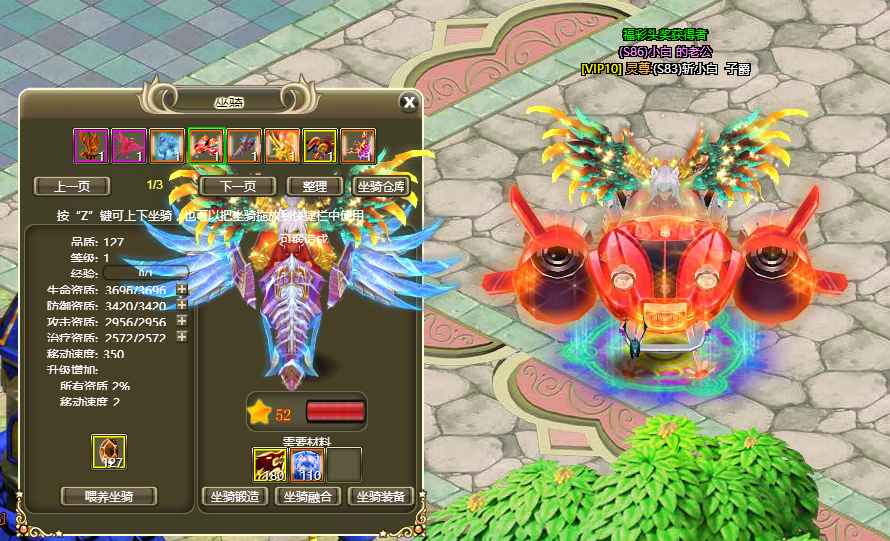
Task: Choose the blue ice beast mount slot
Action: (167, 146)
